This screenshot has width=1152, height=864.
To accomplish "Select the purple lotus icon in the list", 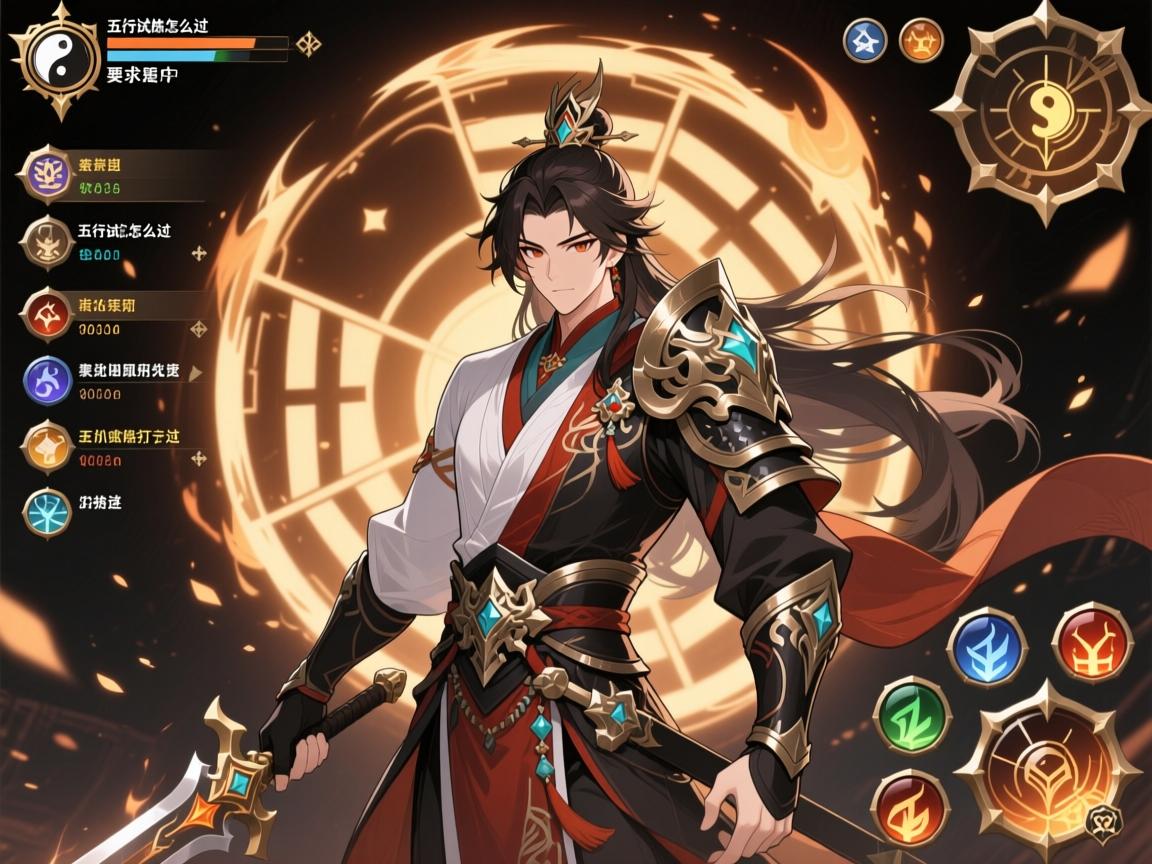I will point(45,173).
